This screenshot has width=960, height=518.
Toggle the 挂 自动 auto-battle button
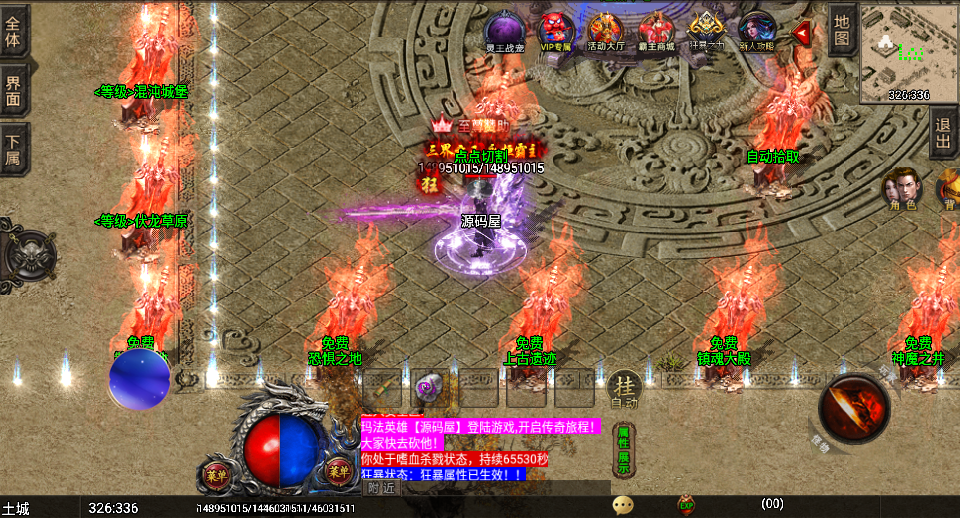pyautogui.click(x=624, y=390)
